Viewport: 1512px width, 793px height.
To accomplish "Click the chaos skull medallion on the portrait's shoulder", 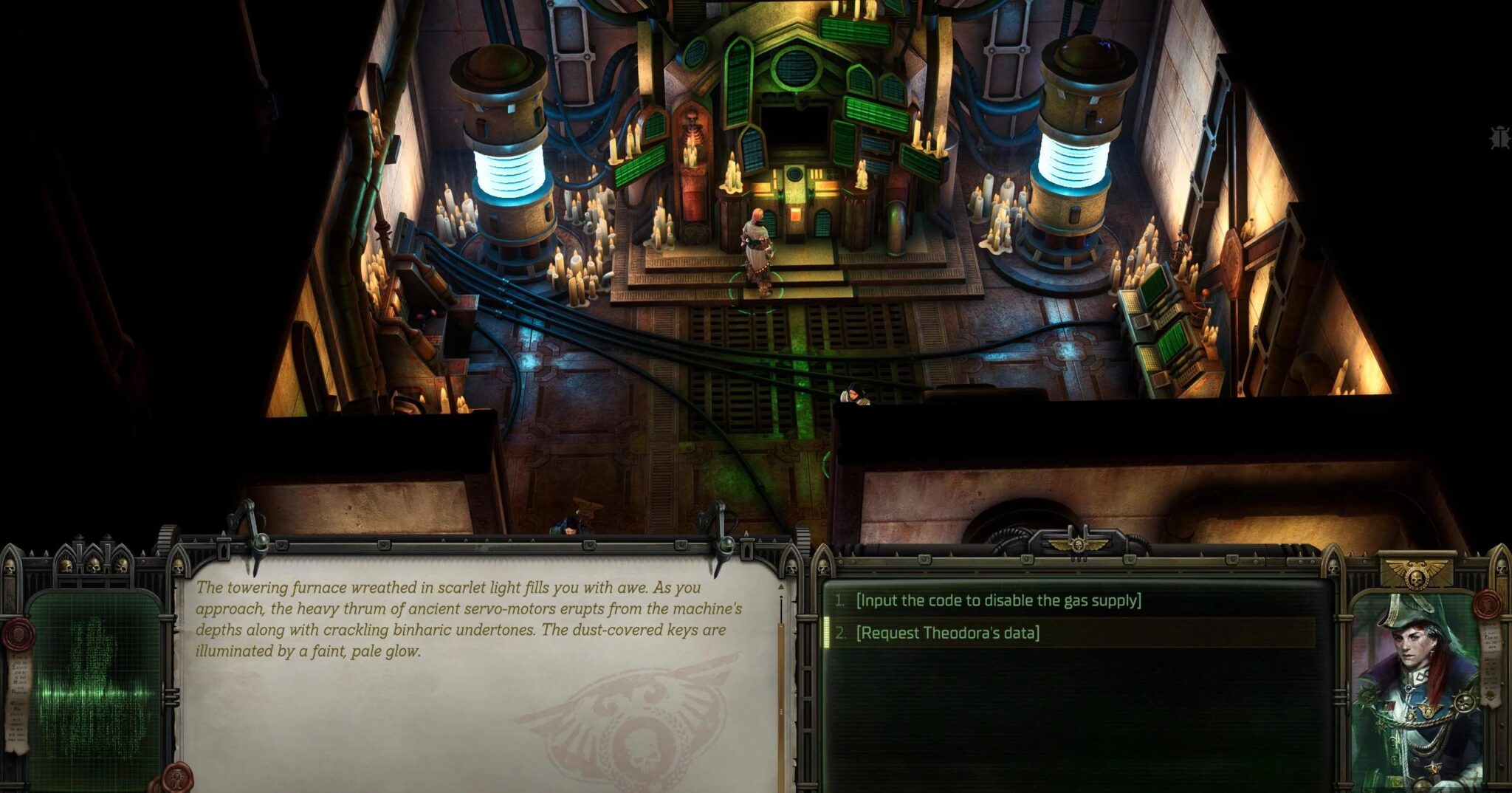I will 1463,702.
